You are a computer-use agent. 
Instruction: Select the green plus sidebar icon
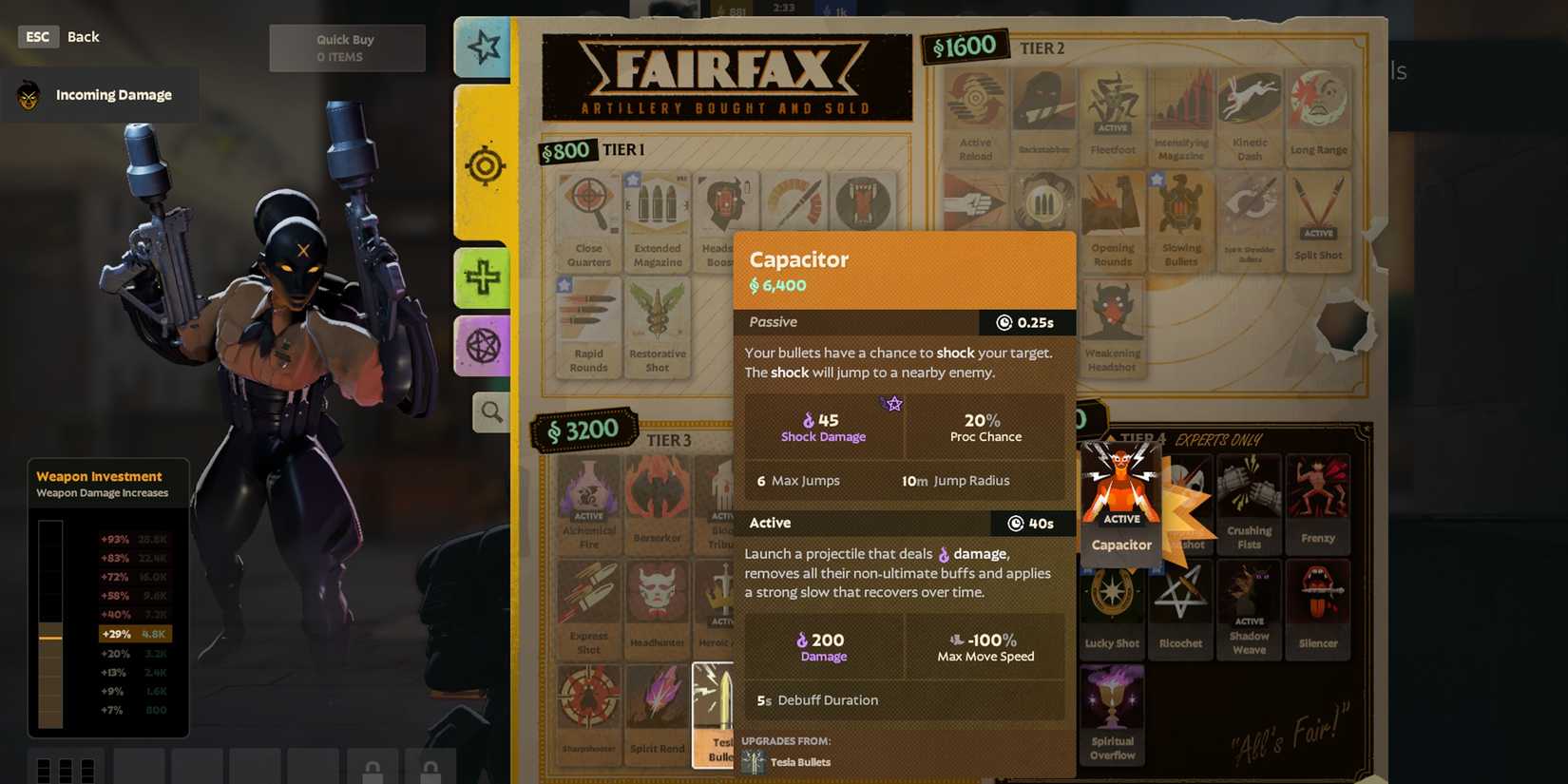coord(483,277)
